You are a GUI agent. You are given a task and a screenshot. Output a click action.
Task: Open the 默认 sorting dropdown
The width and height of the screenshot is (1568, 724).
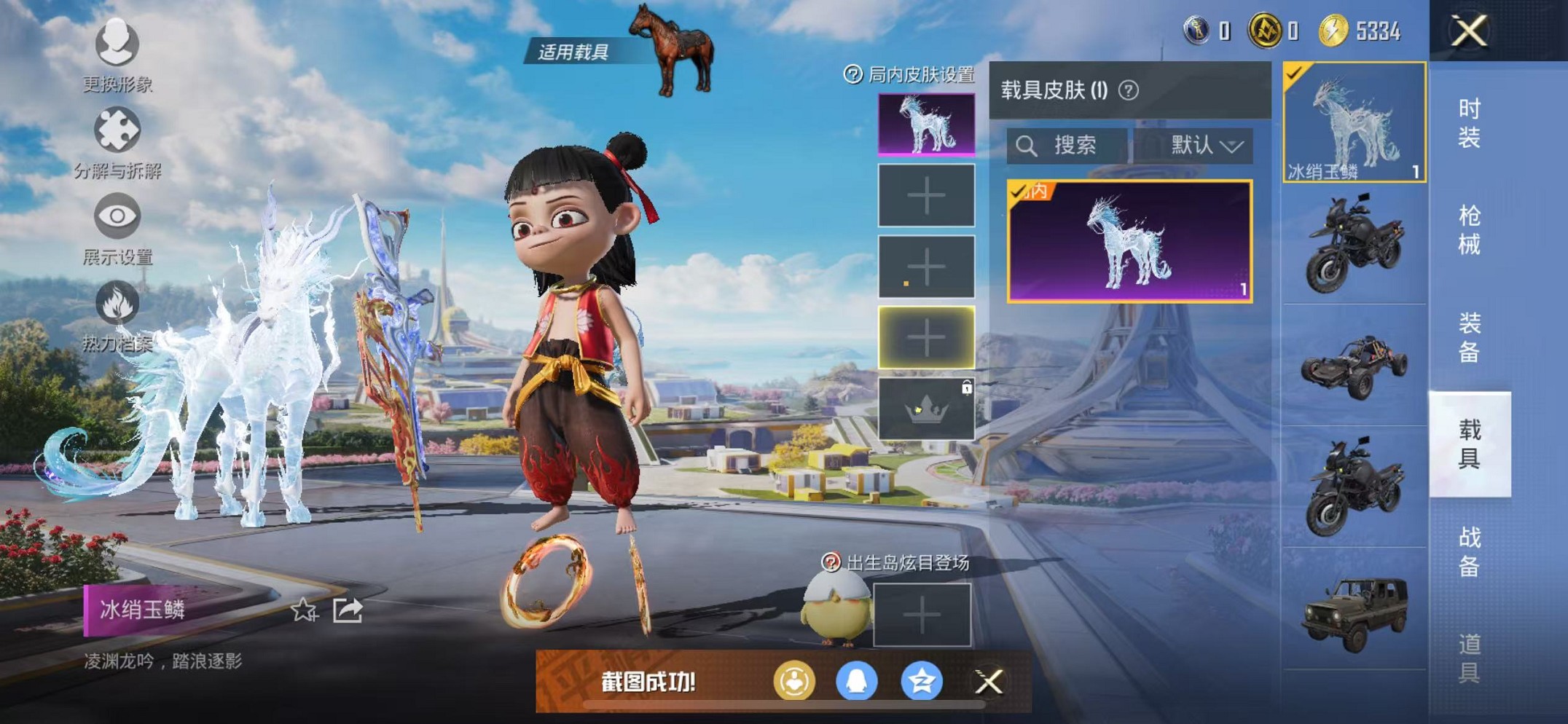point(1202,145)
